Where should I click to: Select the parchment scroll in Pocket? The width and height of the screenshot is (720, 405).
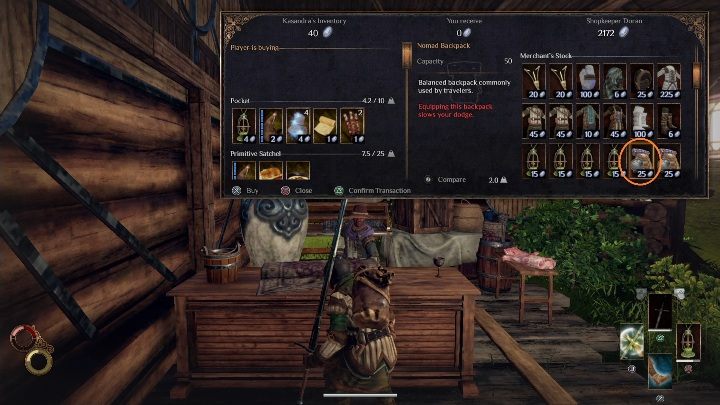[x=324, y=122]
